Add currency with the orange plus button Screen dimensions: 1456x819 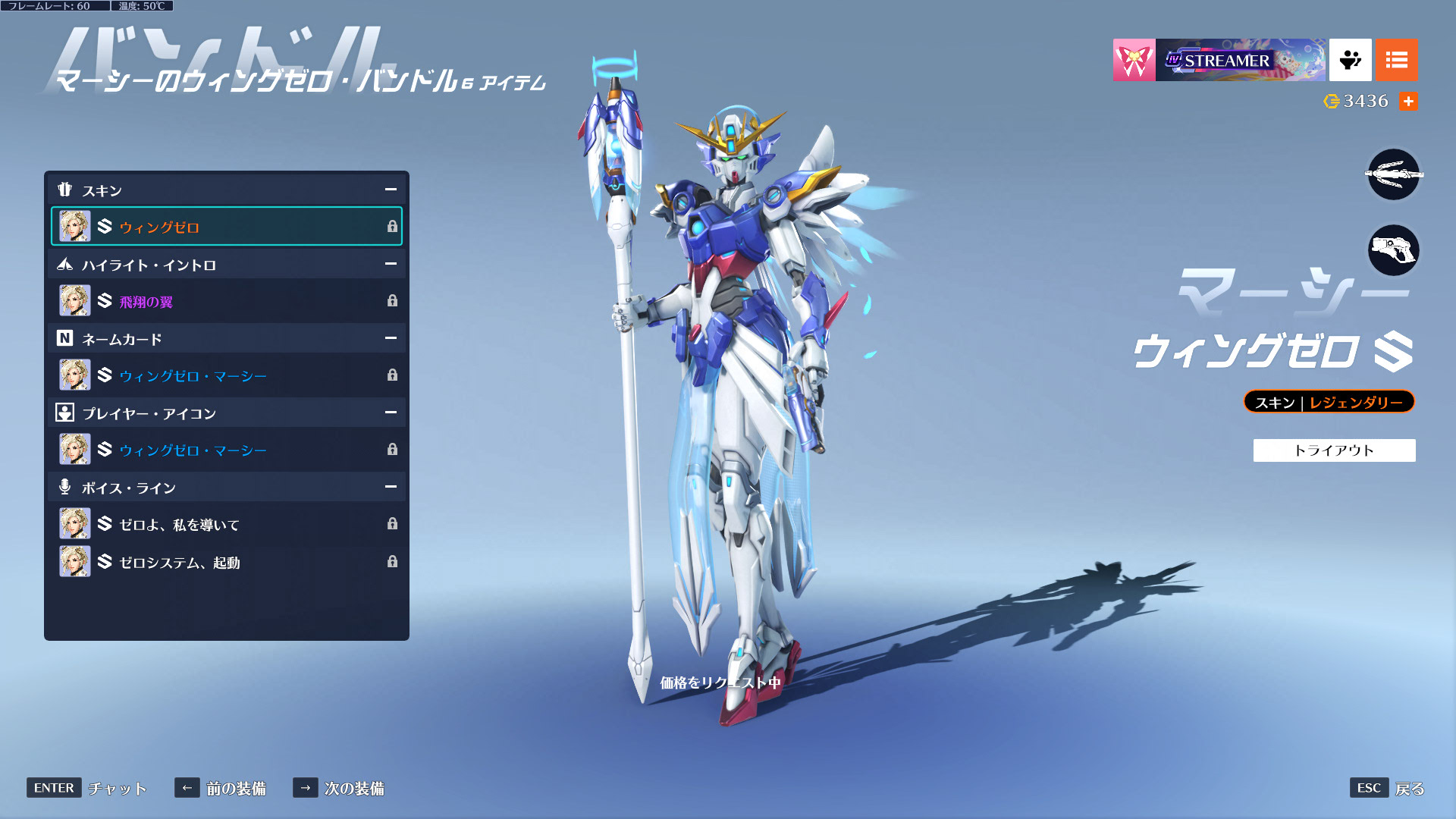[1408, 101]
